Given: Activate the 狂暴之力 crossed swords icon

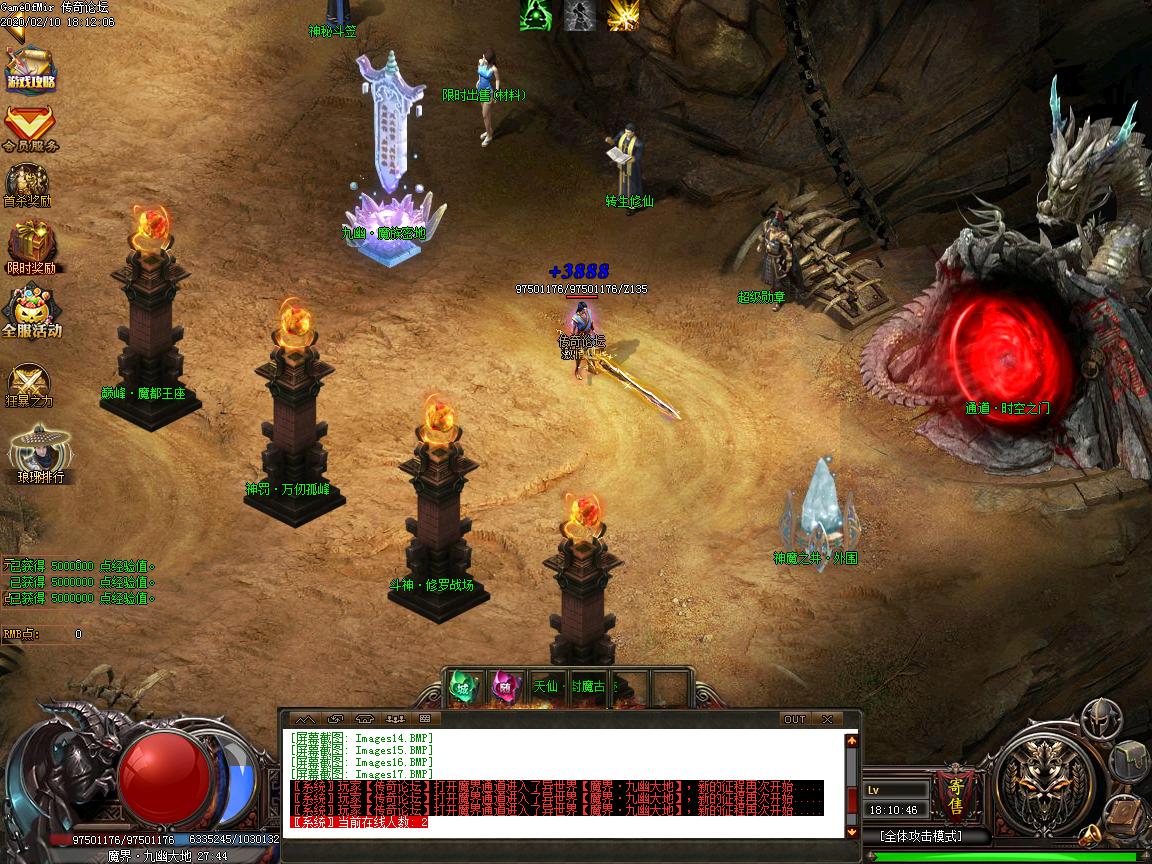Looking at the screenshot, I should pyautogui.click(x=28, y=385).
